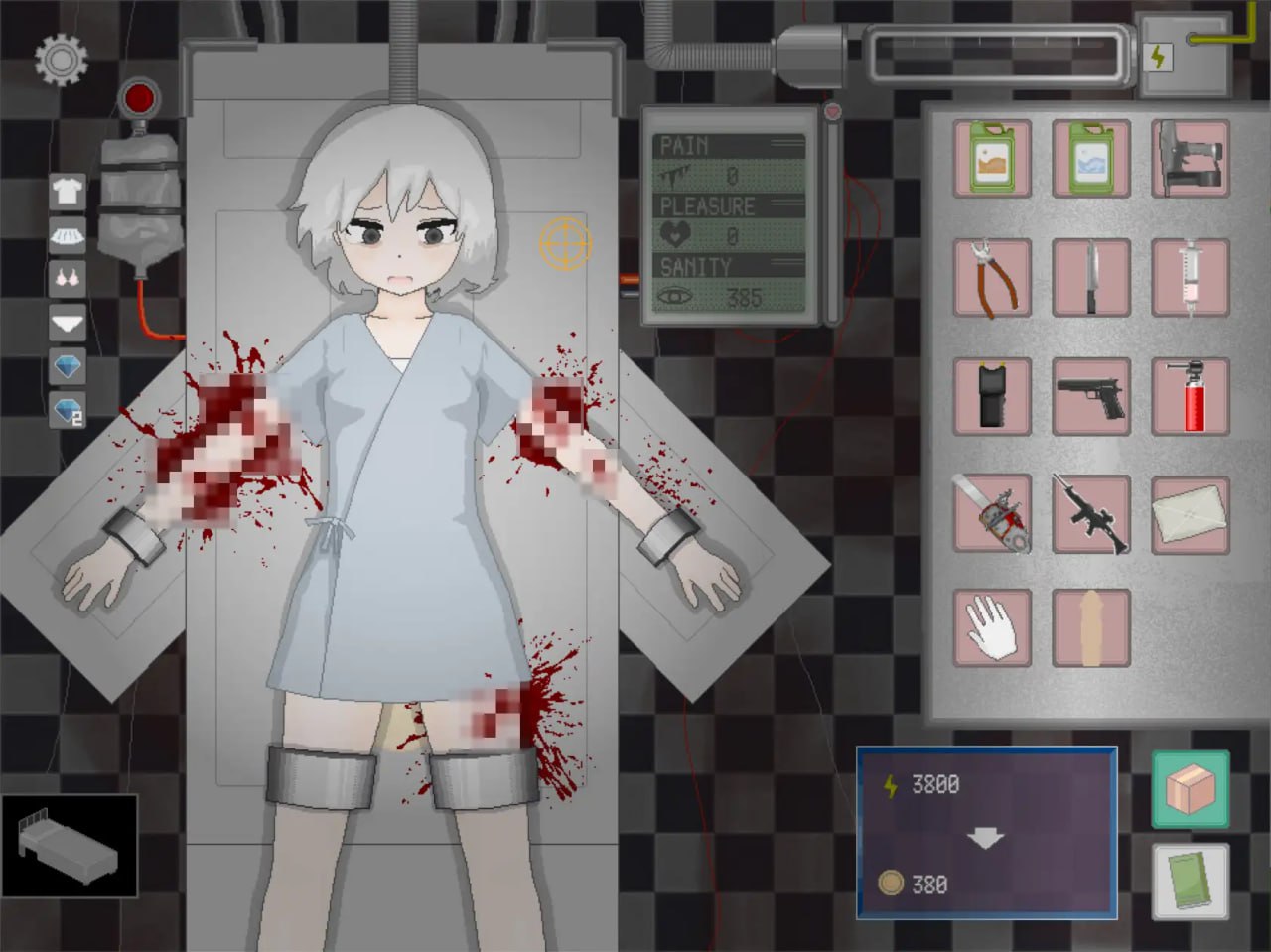Select the pliers tool from the inventory
Viewport: 1271px width, 952px height.
pyautogui.click(x=991, y=277)
